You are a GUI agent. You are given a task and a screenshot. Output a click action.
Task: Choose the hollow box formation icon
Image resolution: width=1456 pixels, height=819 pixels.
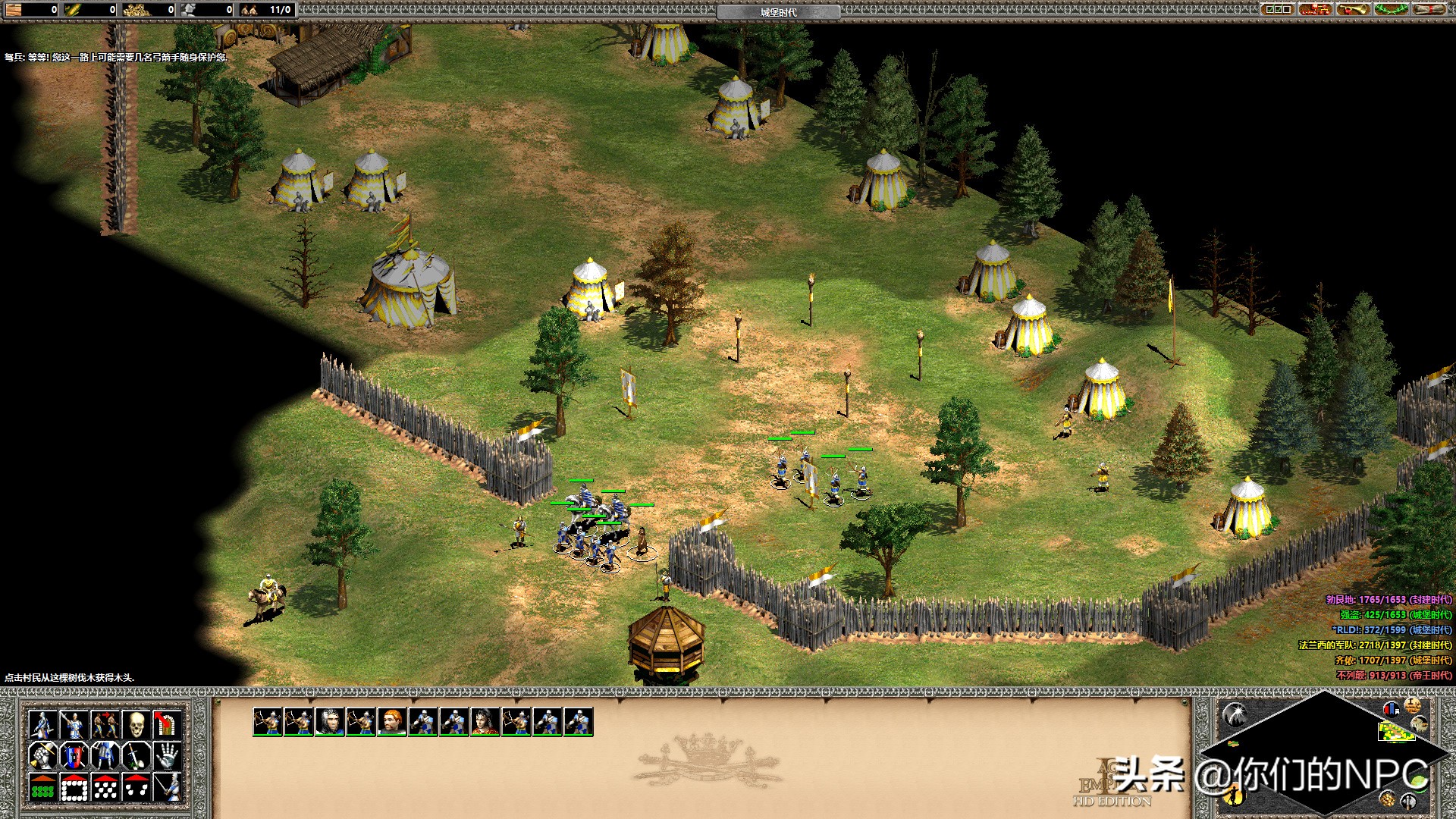74,788
